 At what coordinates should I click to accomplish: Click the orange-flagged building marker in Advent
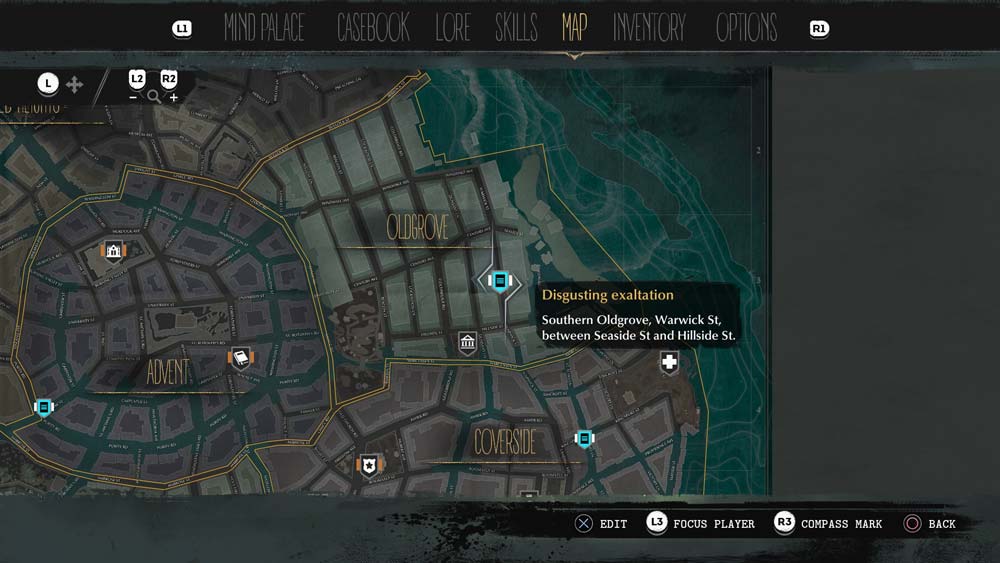pyautogui.click(x=113, y=250)
